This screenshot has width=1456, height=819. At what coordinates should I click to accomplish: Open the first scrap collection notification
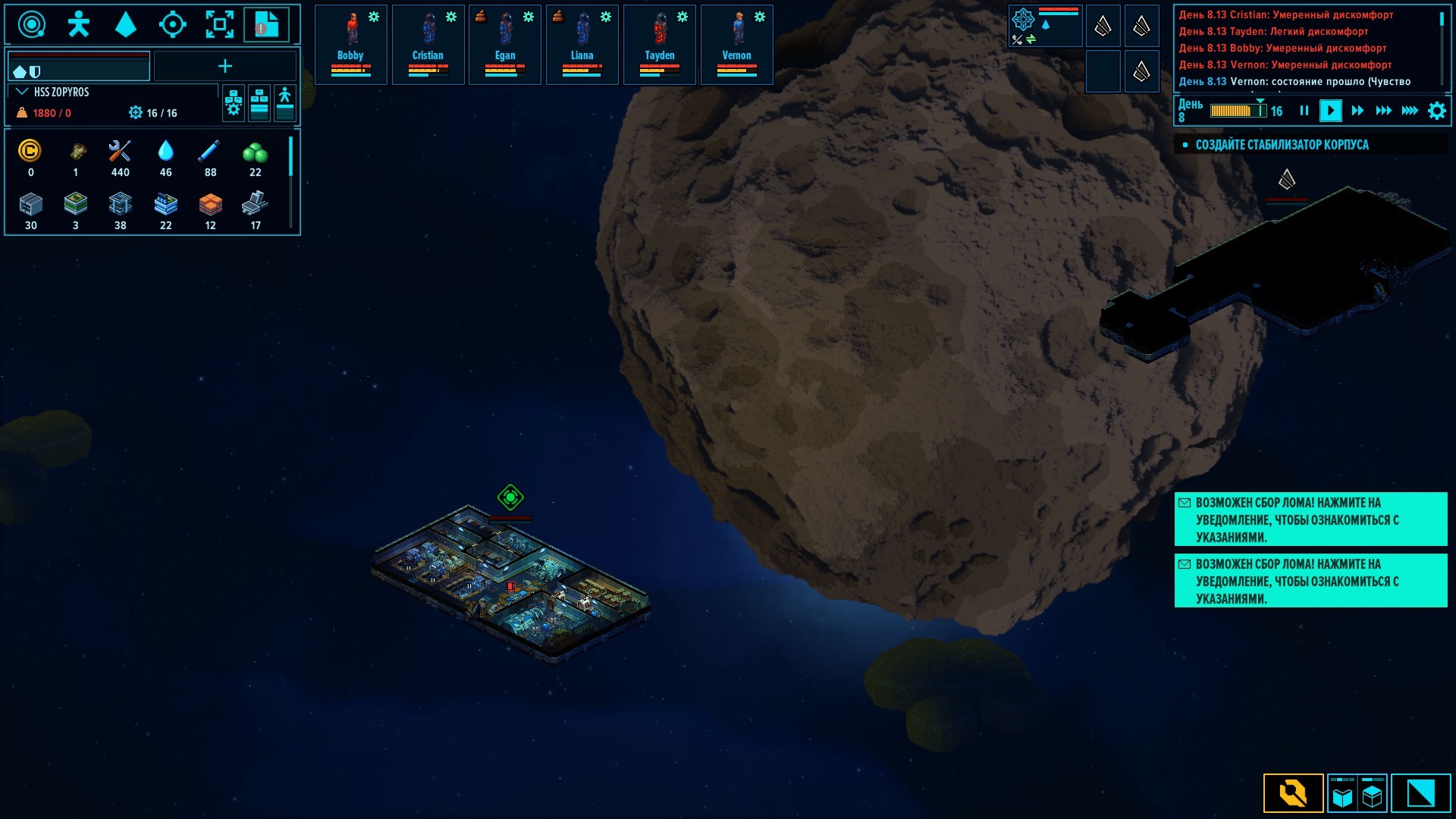(x=1310, y=519)
